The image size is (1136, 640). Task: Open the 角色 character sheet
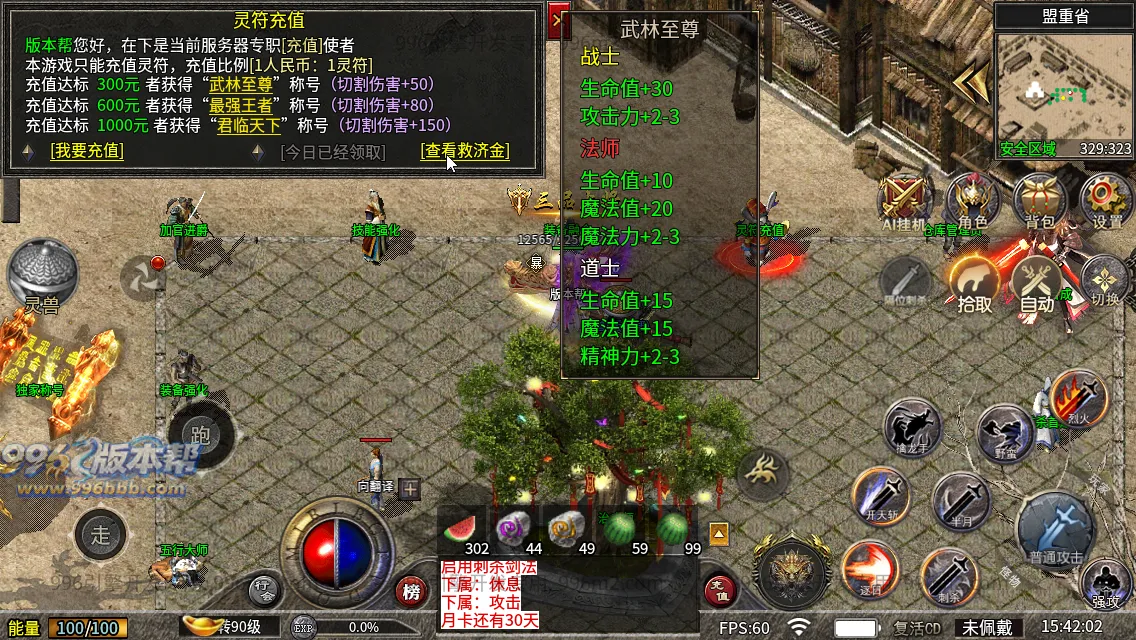[972, 201]
